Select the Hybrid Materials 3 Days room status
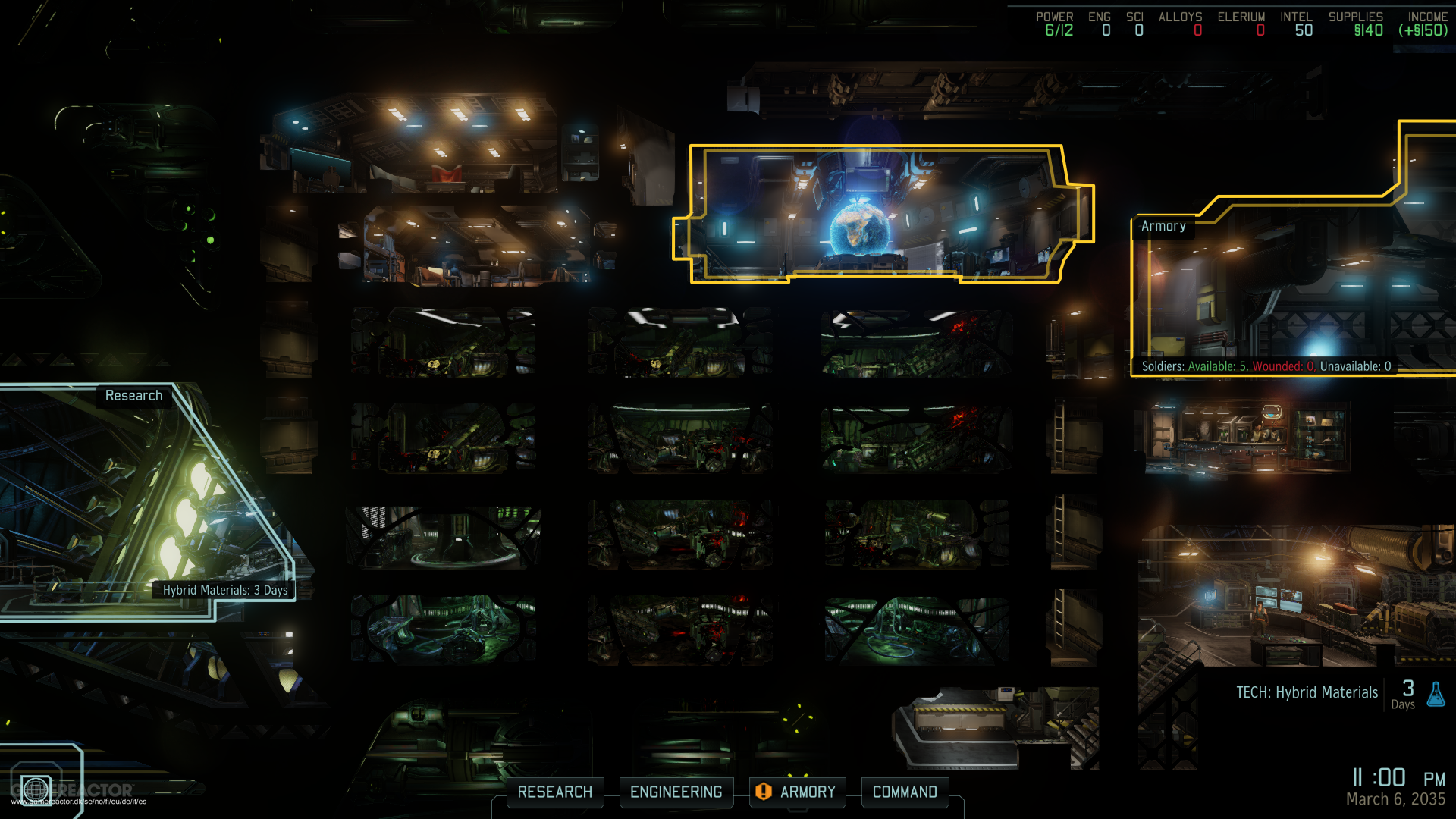 225,590
